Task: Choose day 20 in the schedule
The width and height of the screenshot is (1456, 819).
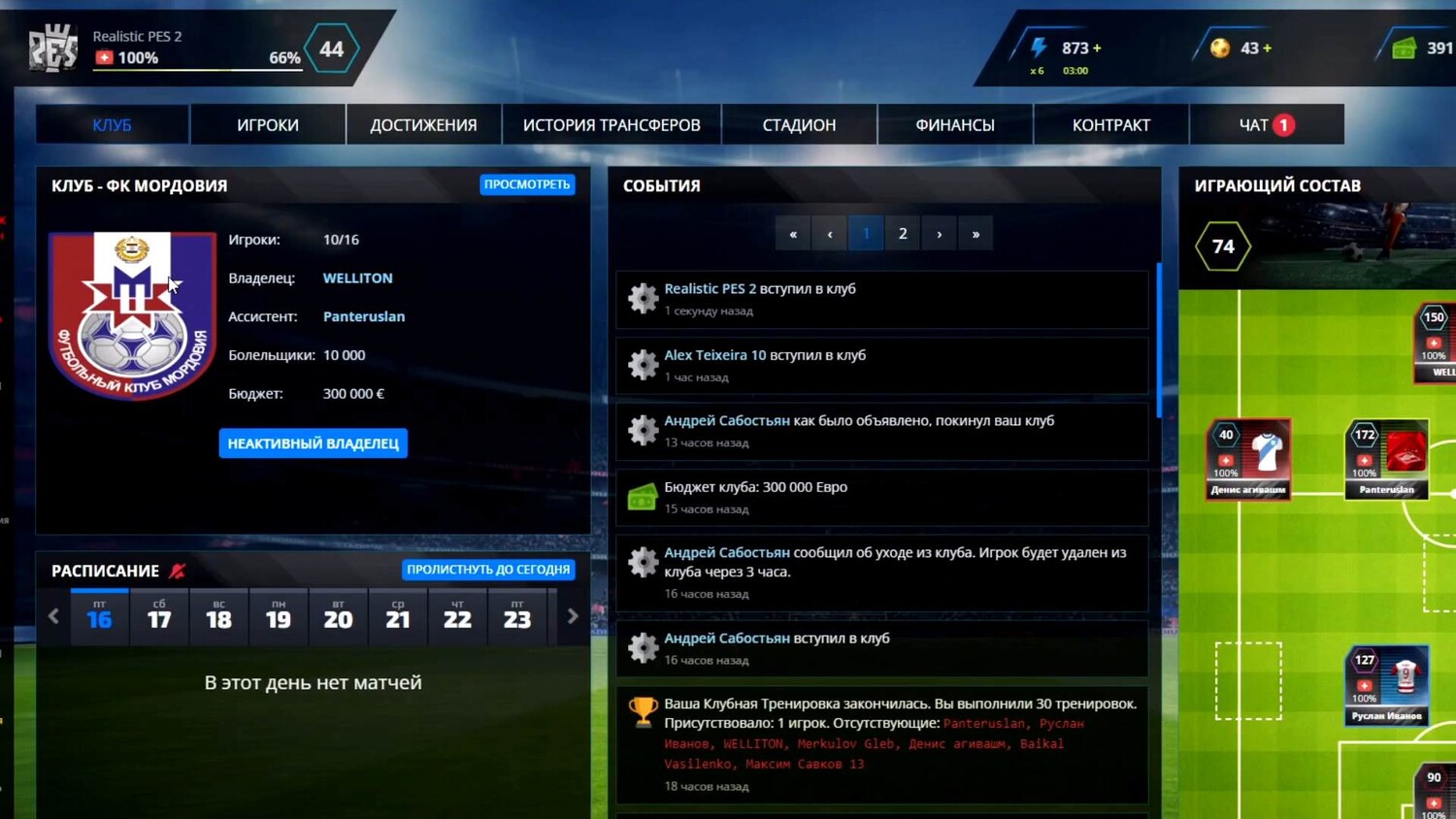Action: coord(338,617)
